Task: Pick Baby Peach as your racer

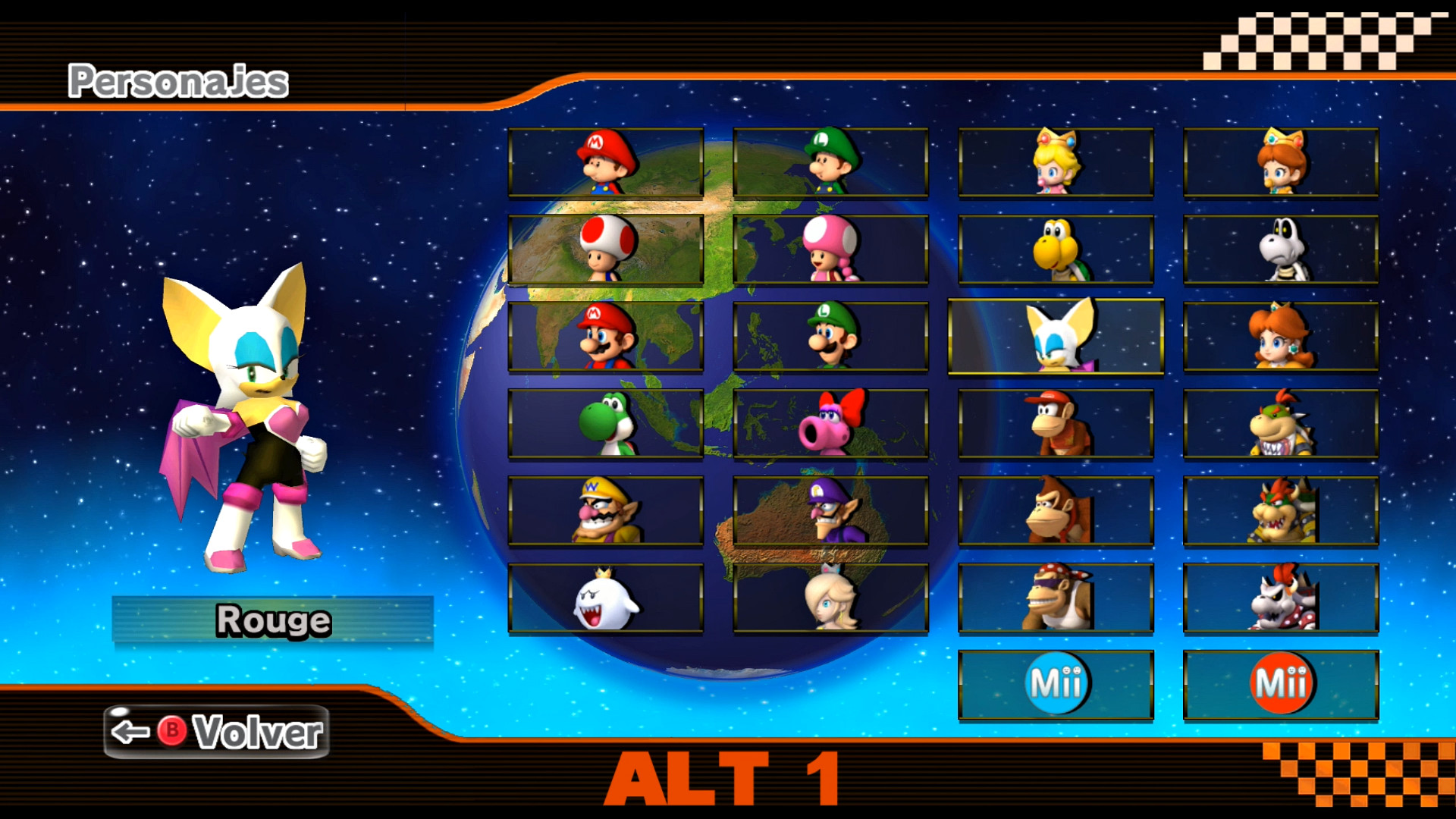Action: (x=1054, y=163)
